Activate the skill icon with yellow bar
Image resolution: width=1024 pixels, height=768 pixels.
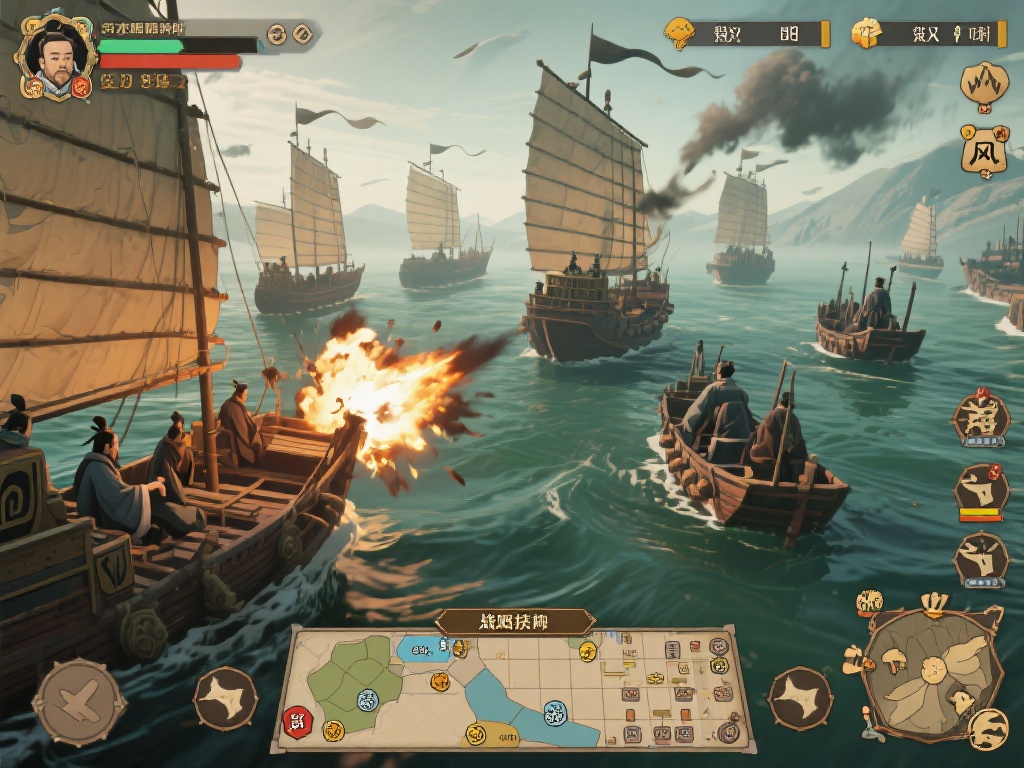pos(980,491)
